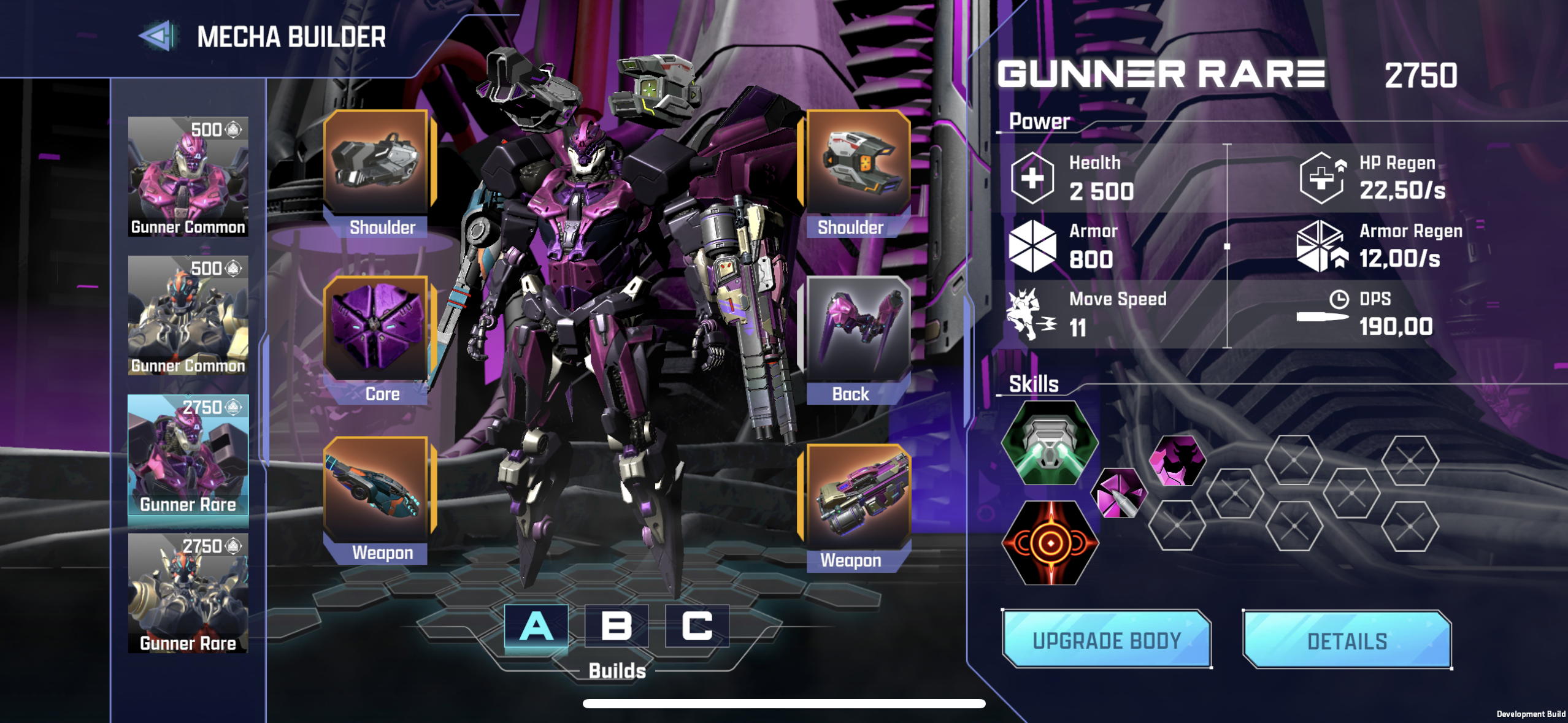This screenshot has height=723, width=1568.
Task: Switch to build B
Action: click(x=617, y=626)
